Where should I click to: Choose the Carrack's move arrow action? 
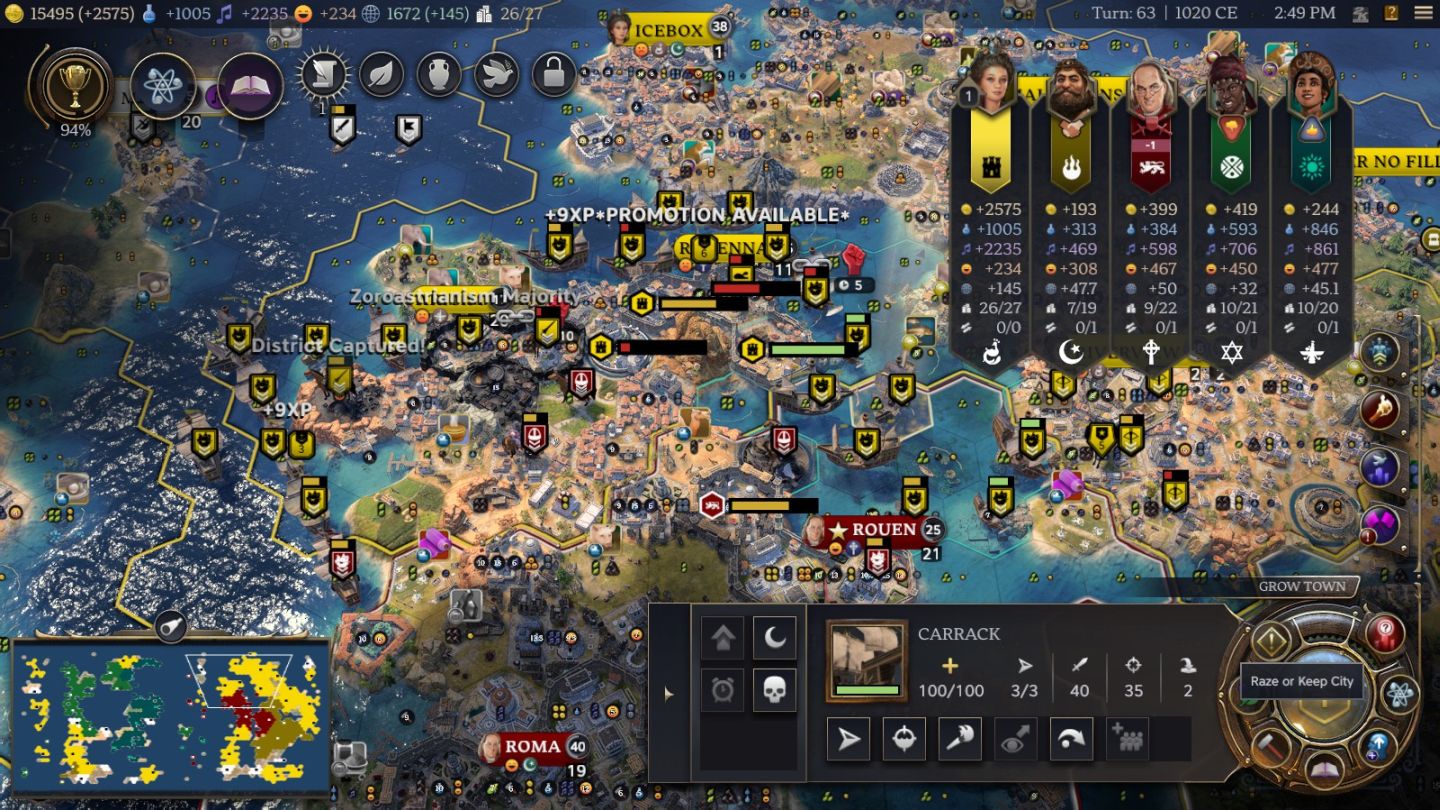coord(848,739)
